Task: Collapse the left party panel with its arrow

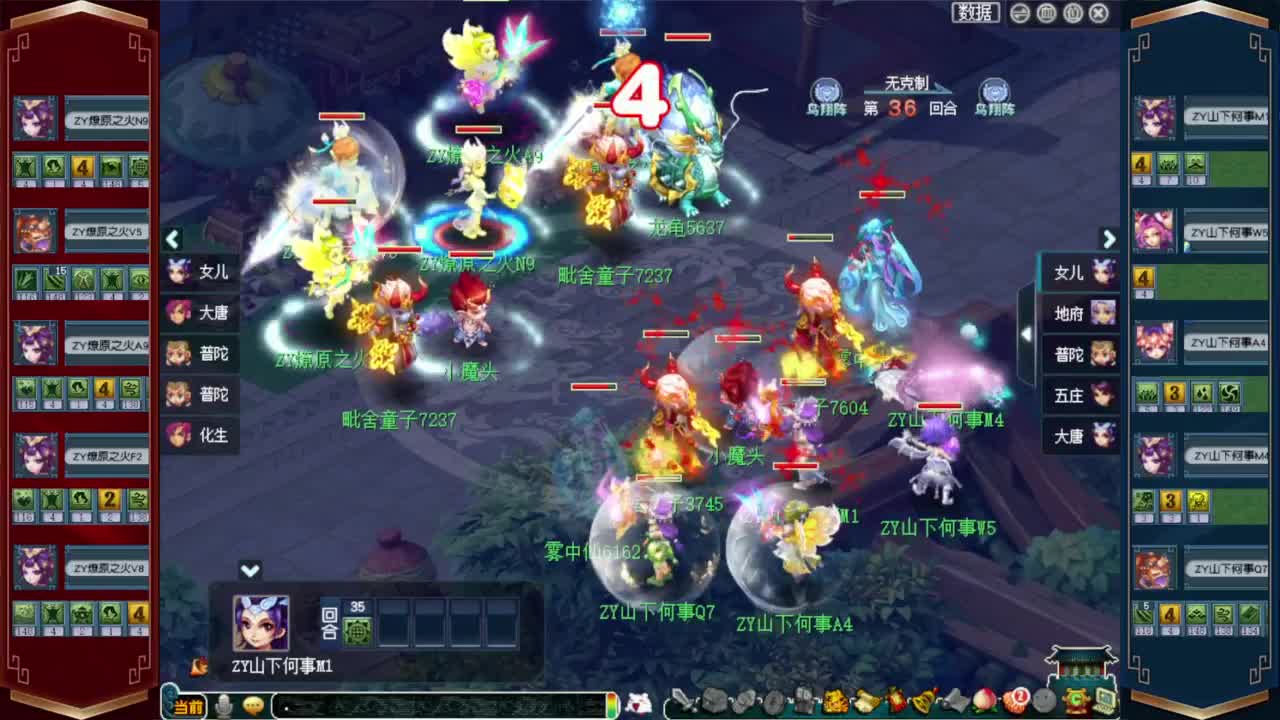Action: point(172,240)
